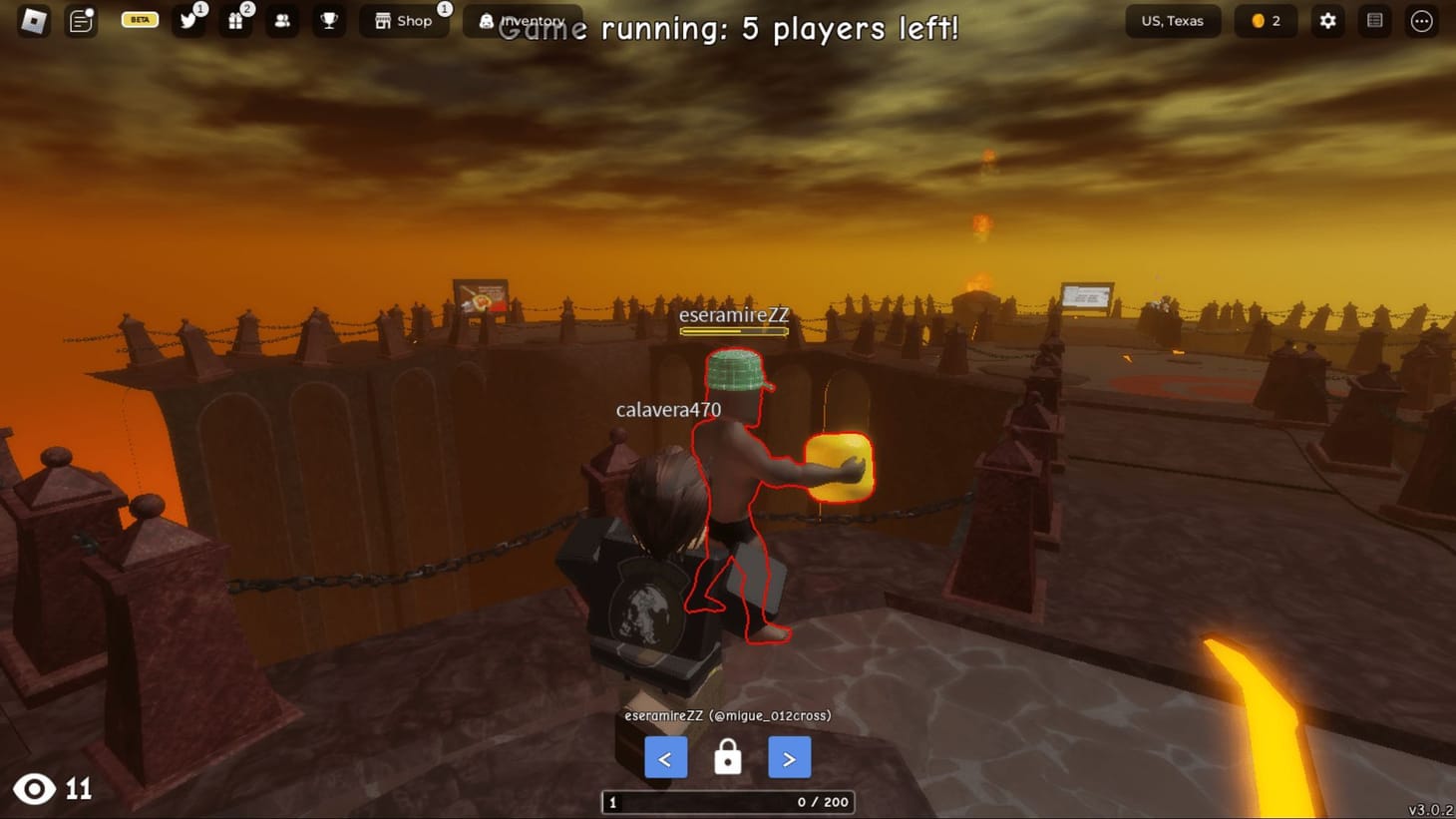Open the Twitter codes panel
Screen dimensions: 1456x819
pos(189,21)
